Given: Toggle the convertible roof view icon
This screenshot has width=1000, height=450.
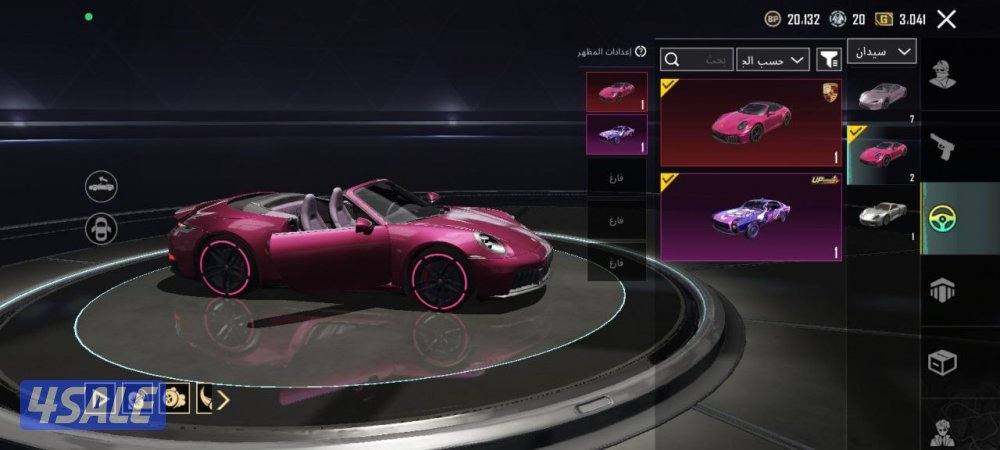Looking at the screenshot, I should tap(101, 185).
